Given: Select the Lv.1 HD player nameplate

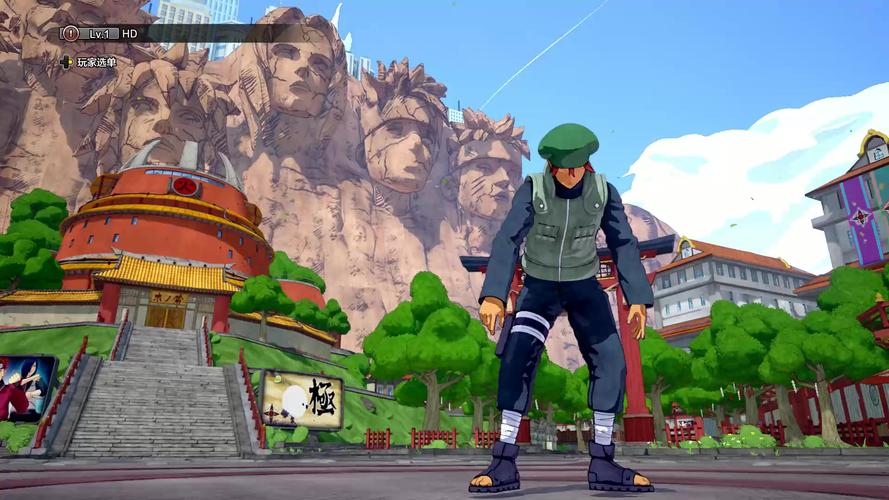Looking at the screenshot, I should [113, 33].
